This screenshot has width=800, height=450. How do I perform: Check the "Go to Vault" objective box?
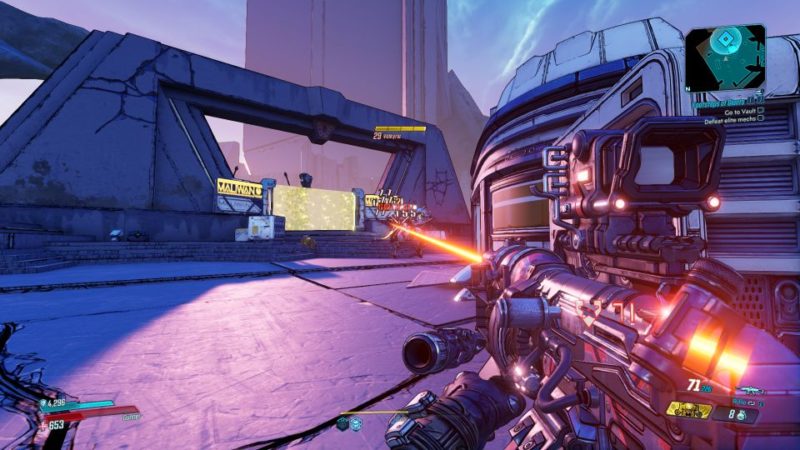pyautogui.click(x=761, y=109)
